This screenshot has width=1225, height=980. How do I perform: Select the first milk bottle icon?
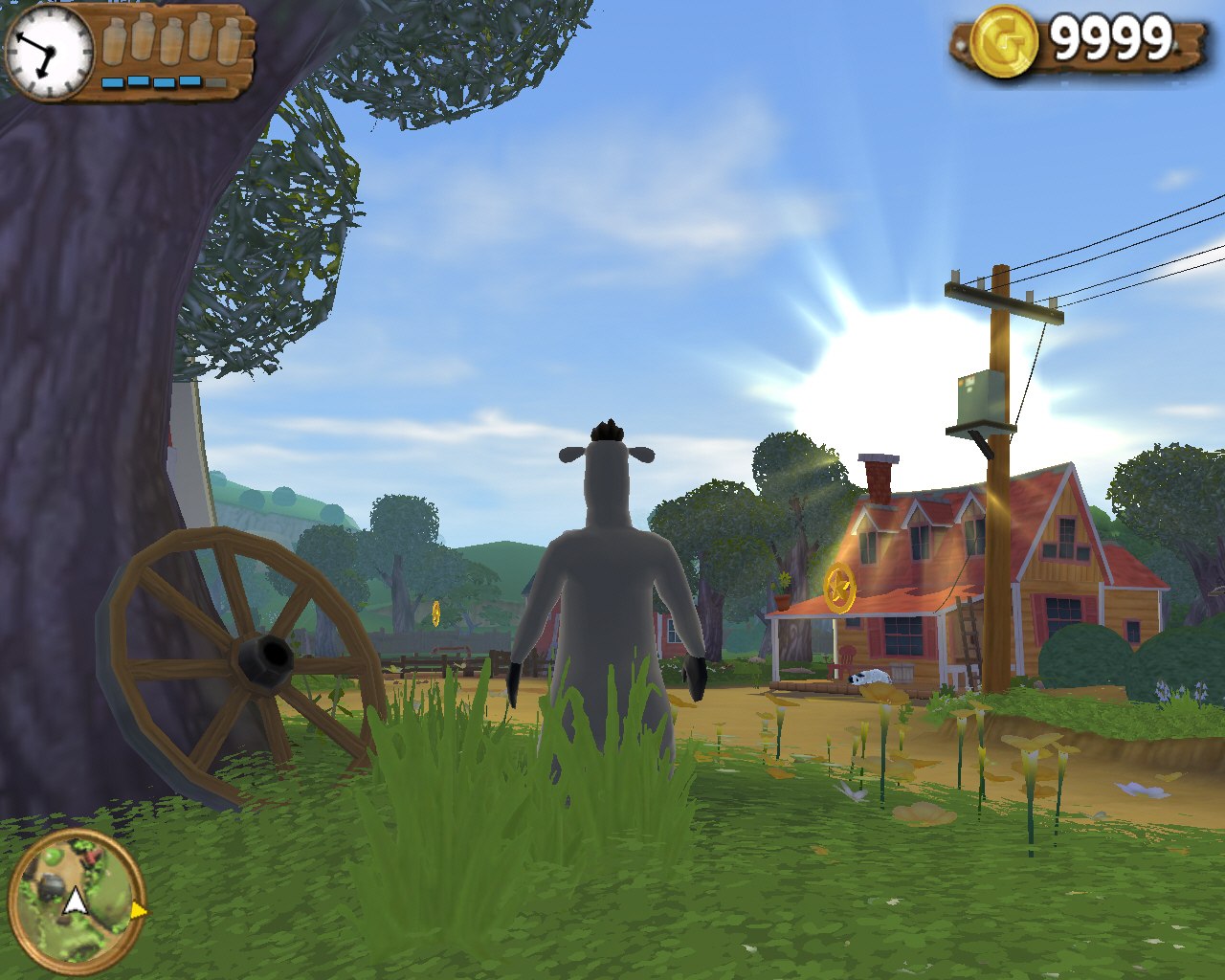pos(115,40)
